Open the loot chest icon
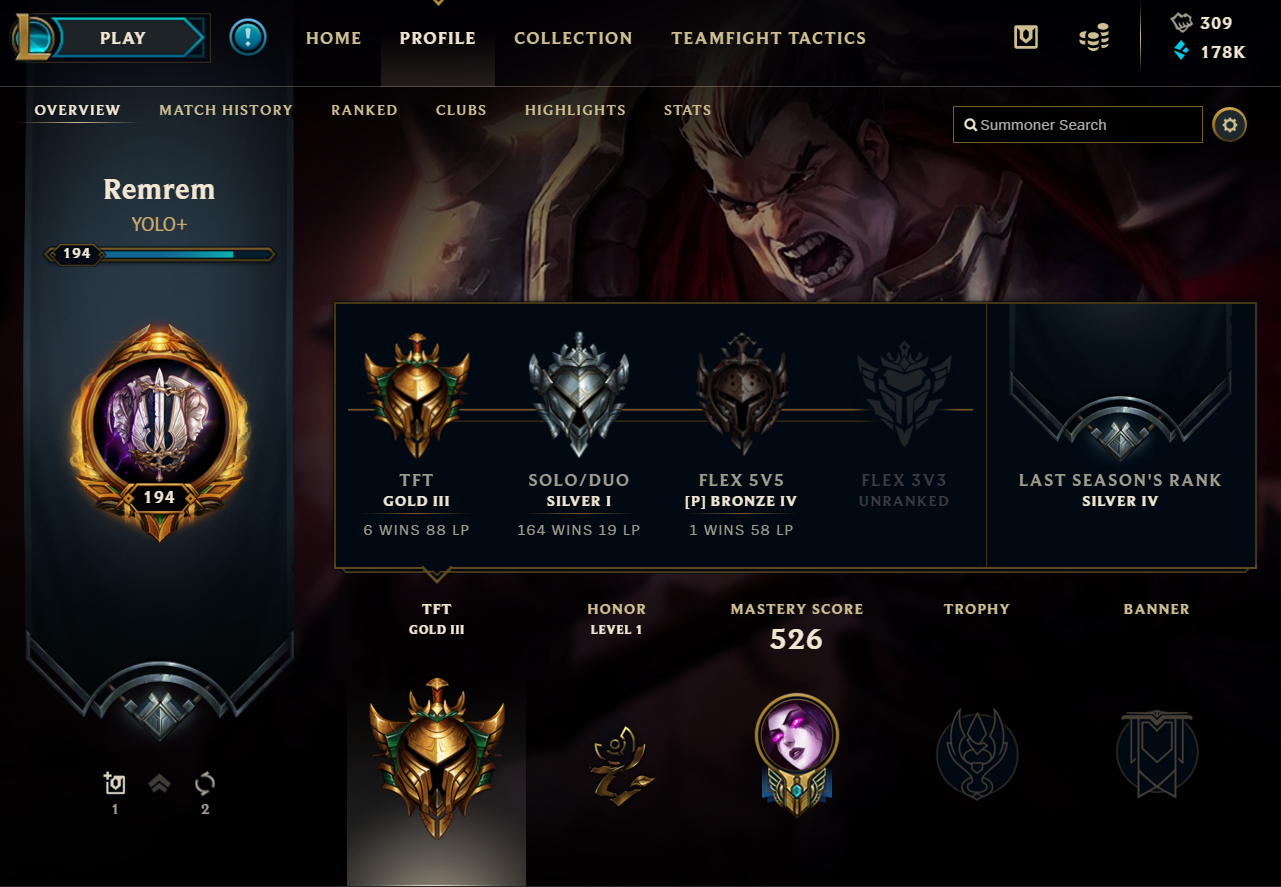The image size is (1281, 887). (x=1025, y=38)
